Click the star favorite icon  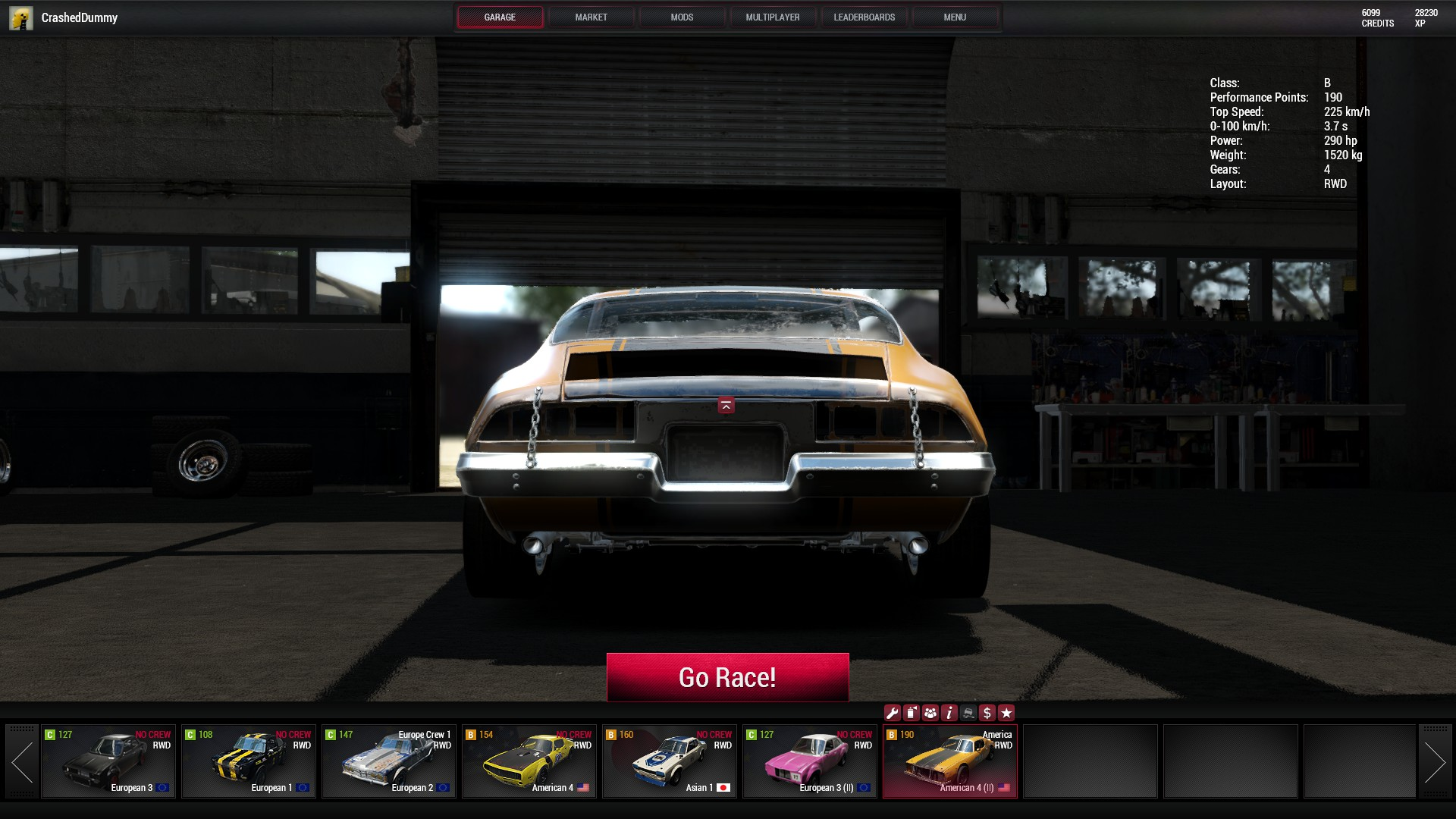click(x=1006, y=713)
